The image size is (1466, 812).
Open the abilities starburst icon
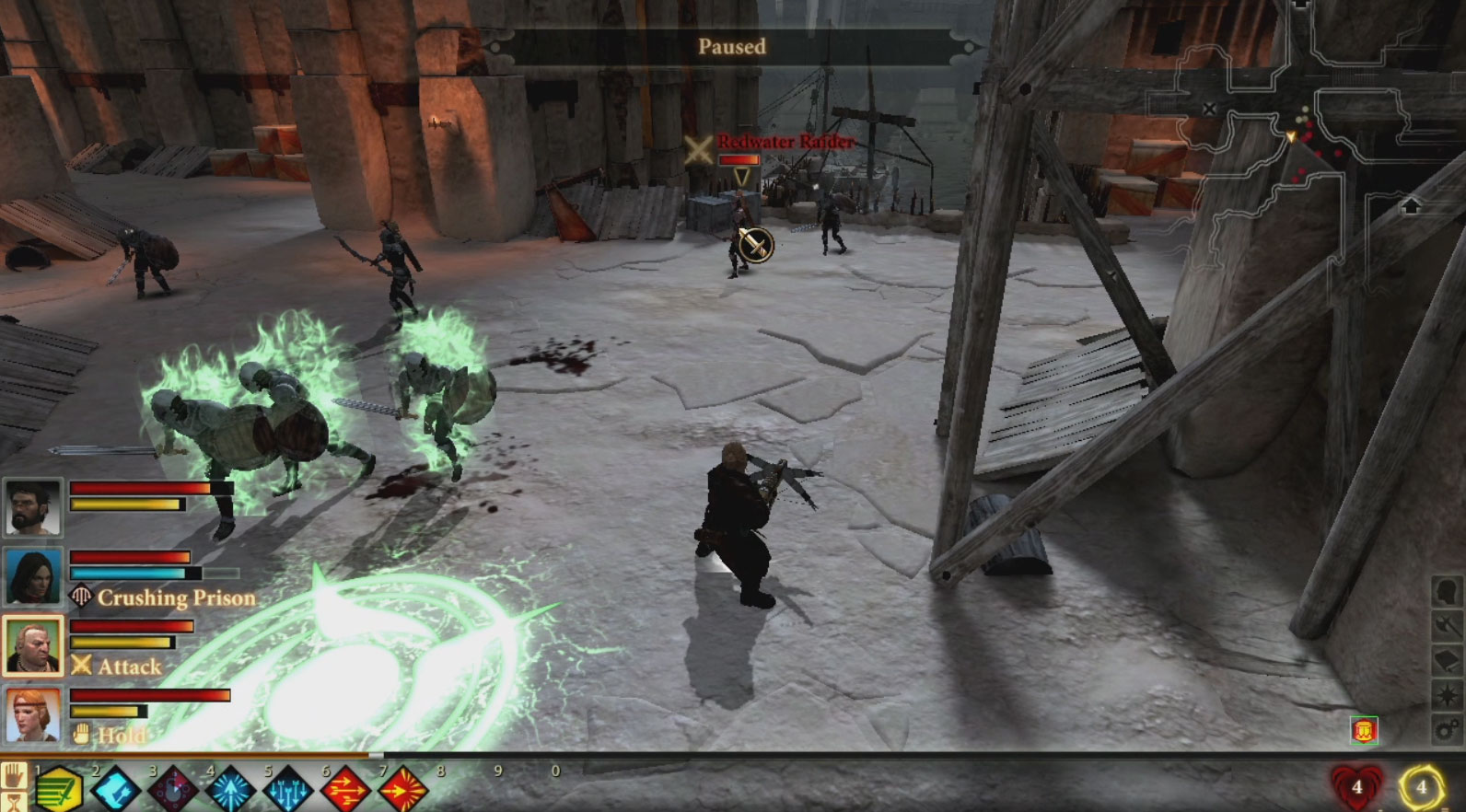[x=1447, y=695]
